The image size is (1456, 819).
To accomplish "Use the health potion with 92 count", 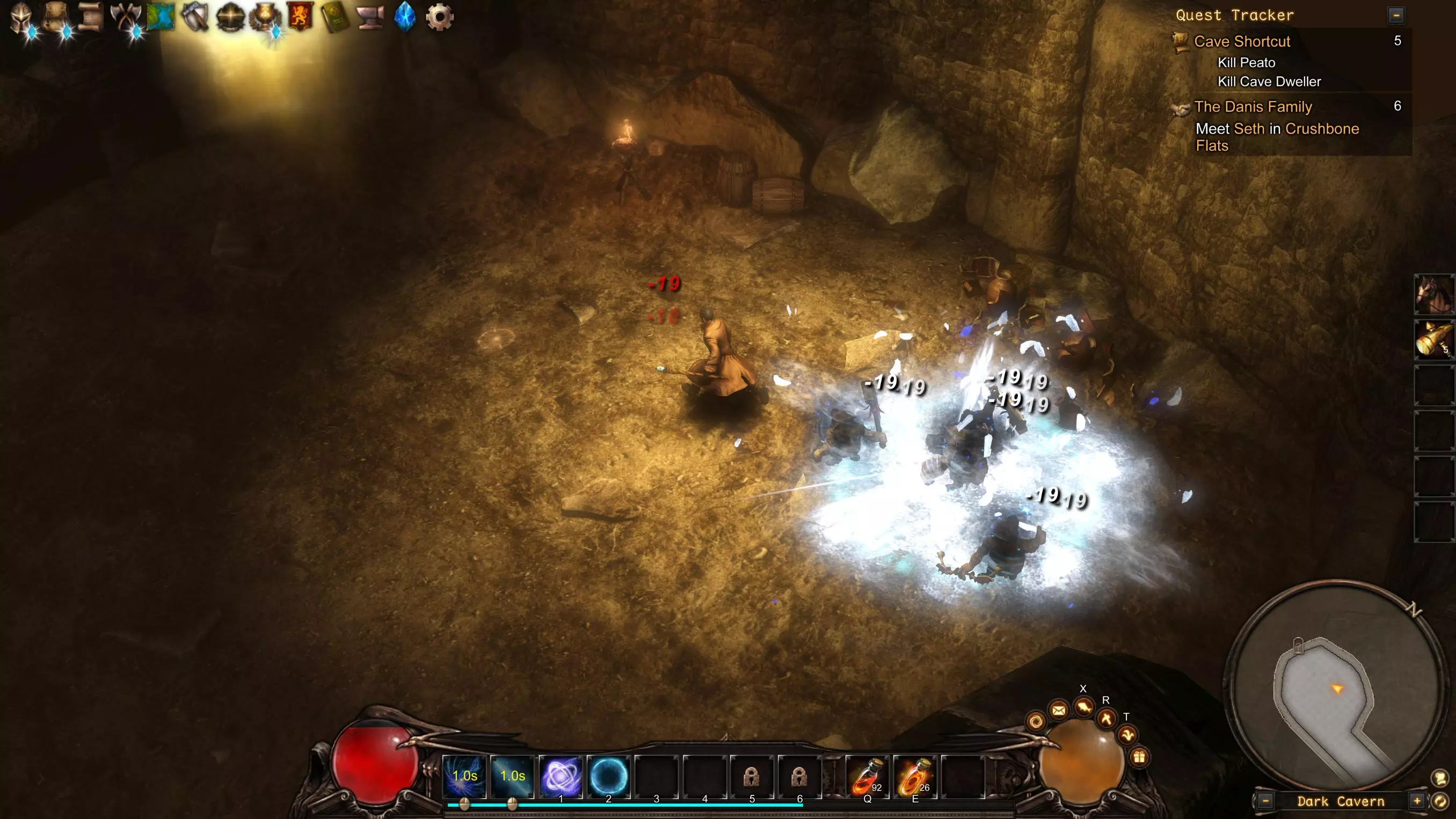I will [867, 777].
